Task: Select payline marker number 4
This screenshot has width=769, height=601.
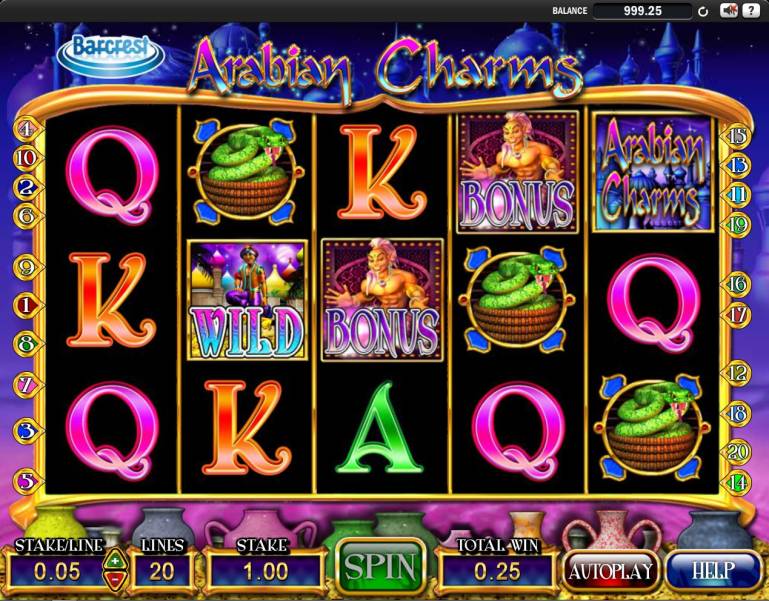Action: (25, 129)
